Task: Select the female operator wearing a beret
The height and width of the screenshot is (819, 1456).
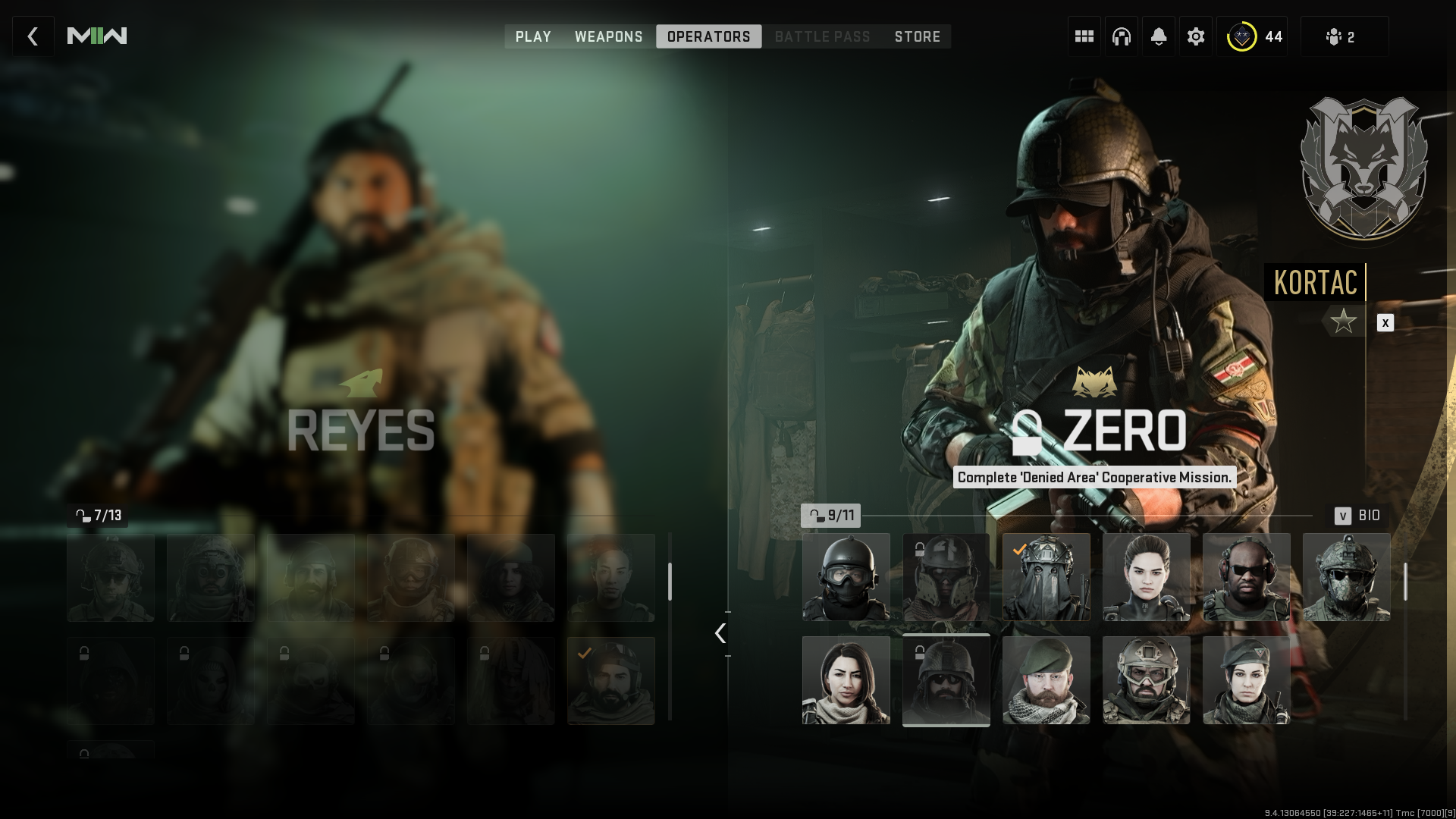Action: coord(1246,680)
